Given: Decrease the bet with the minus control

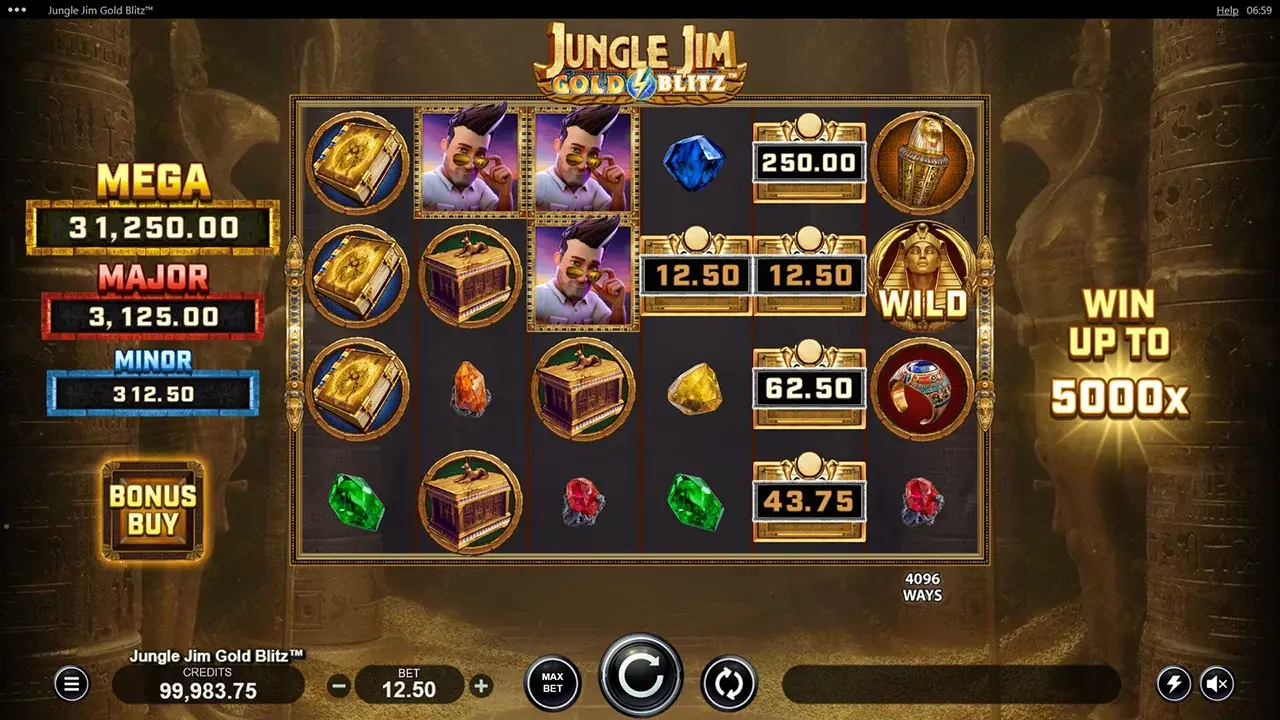Looking at the screenshot, I should 339,687.
